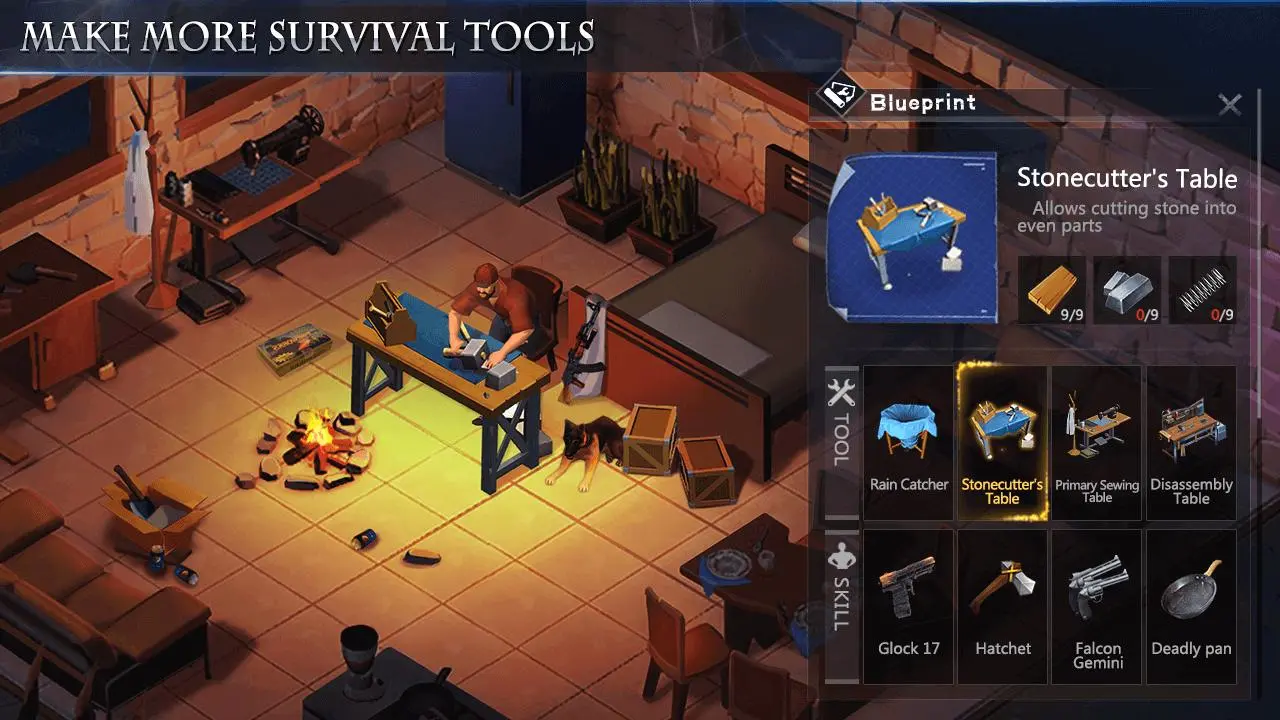Close the Blueprint panel
The height and width of the screenshot is (720, 1280).
tap(1229, 104)
